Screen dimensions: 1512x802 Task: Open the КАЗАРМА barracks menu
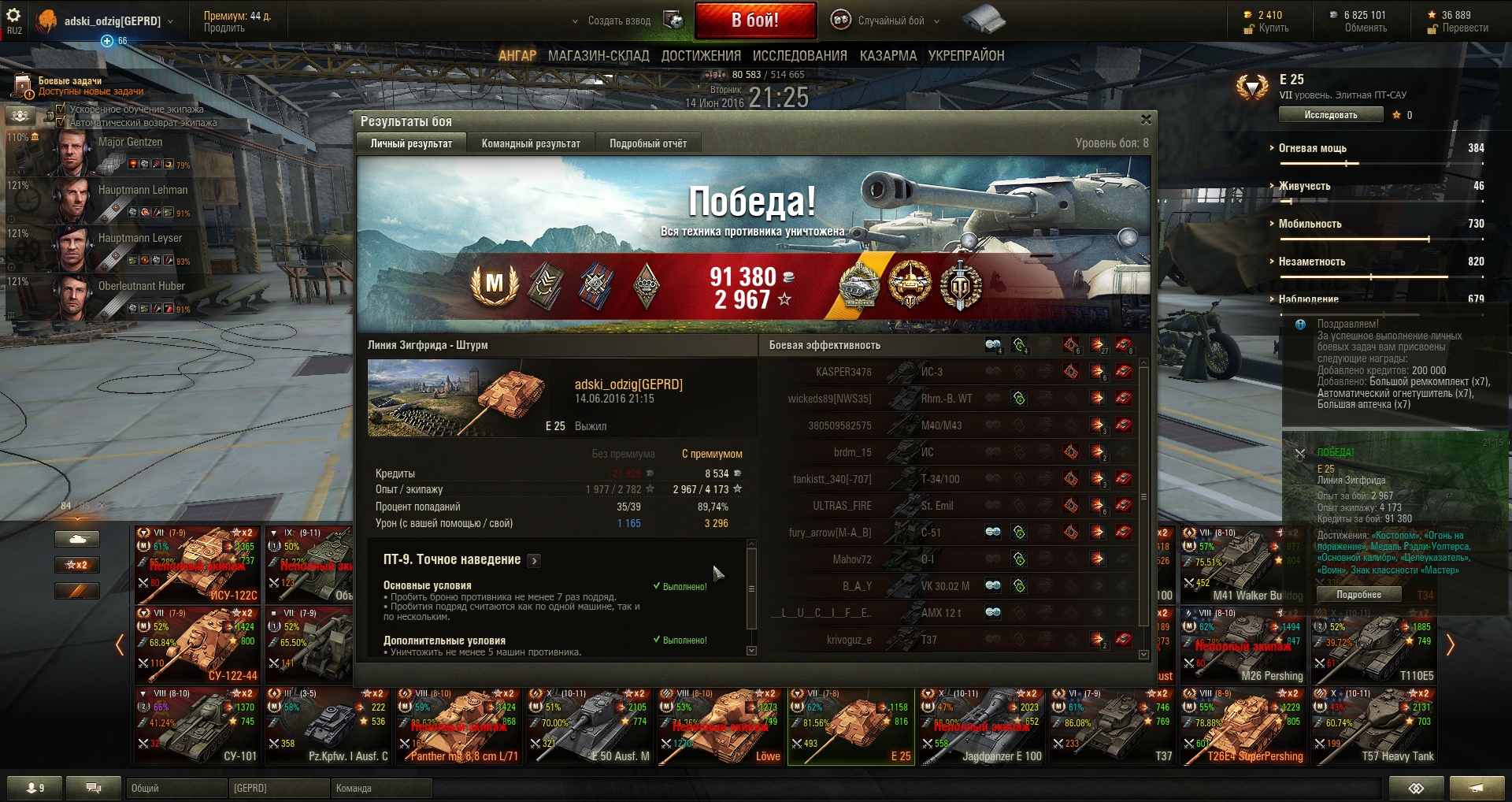pos(888,56)
